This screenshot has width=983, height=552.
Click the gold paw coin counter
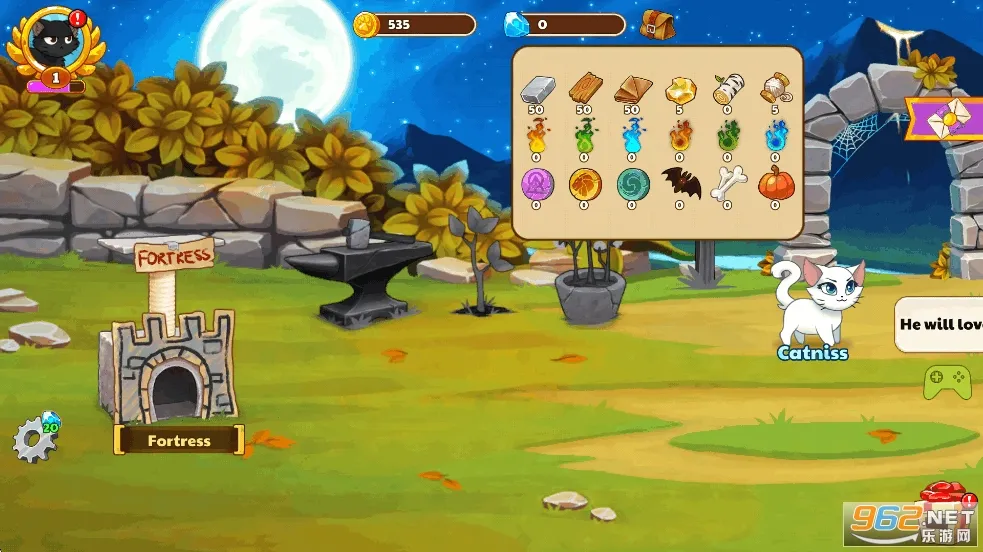coord(414,24)
